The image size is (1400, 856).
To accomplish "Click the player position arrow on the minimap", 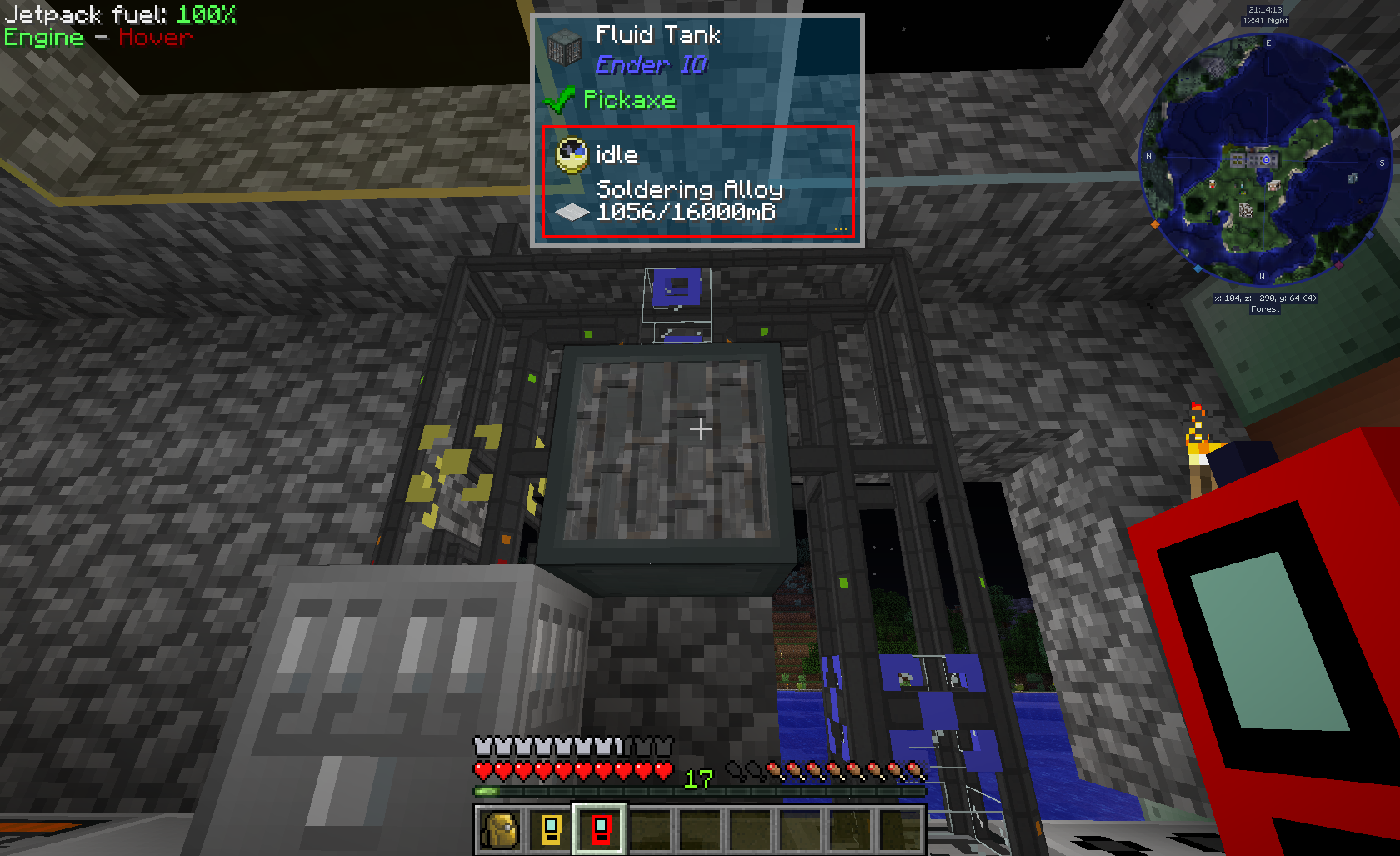I will click(x=1267, y=159).
